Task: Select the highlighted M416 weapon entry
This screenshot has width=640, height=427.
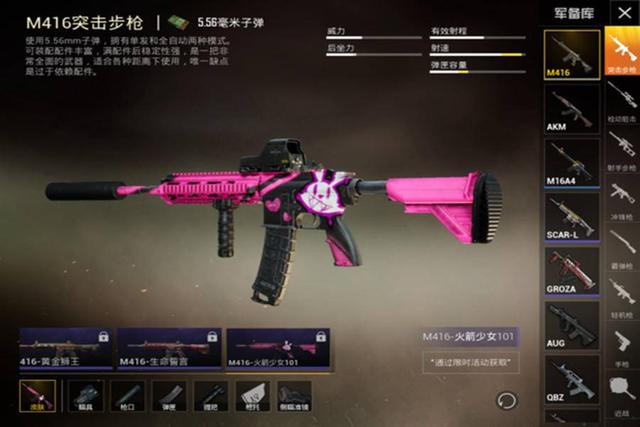Action: coord(571,55)
